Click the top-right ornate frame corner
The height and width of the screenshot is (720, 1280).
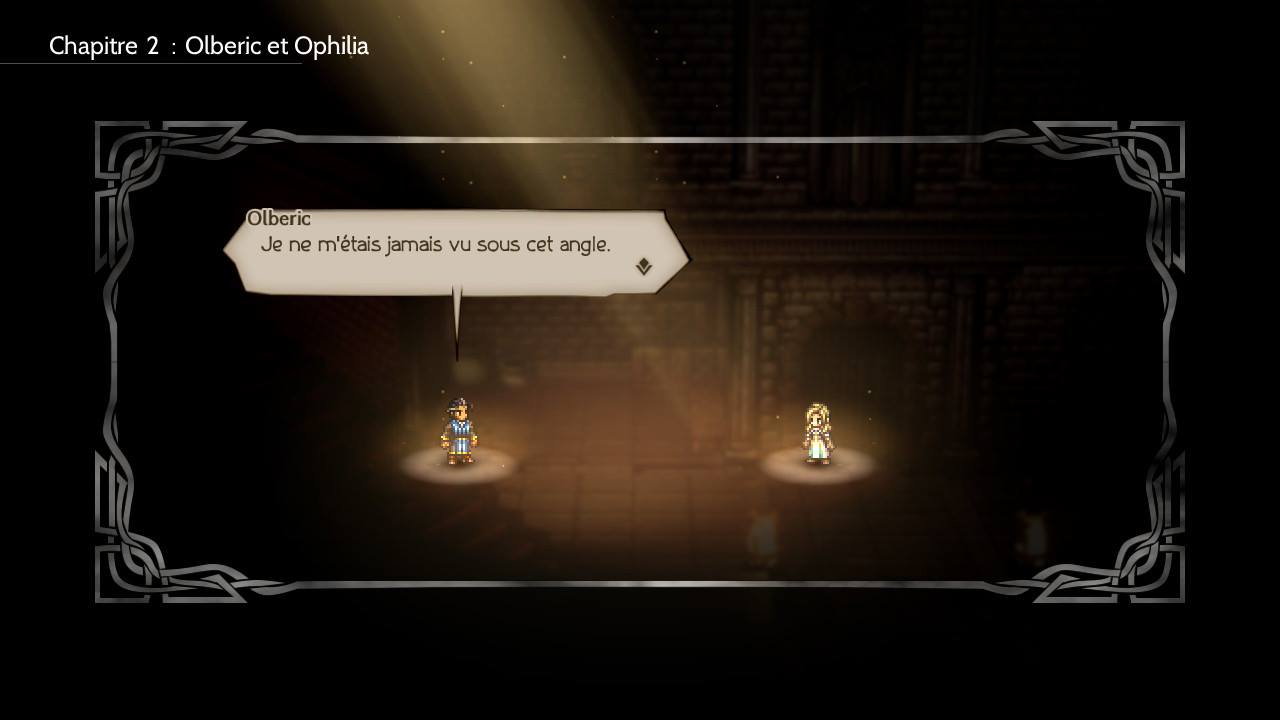point(1148,155)
